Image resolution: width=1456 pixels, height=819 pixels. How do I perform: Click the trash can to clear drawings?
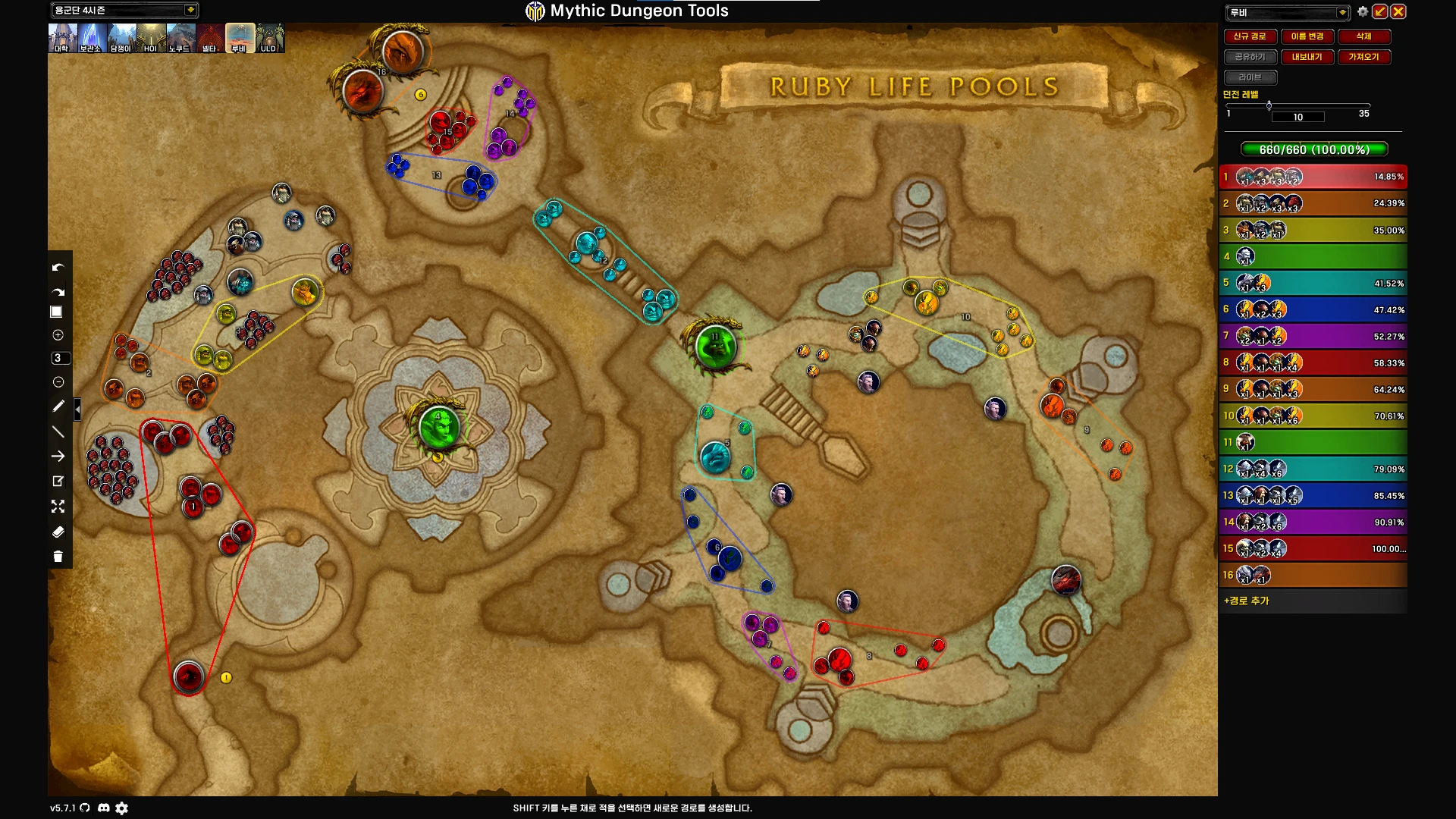(x=58, y=557)
